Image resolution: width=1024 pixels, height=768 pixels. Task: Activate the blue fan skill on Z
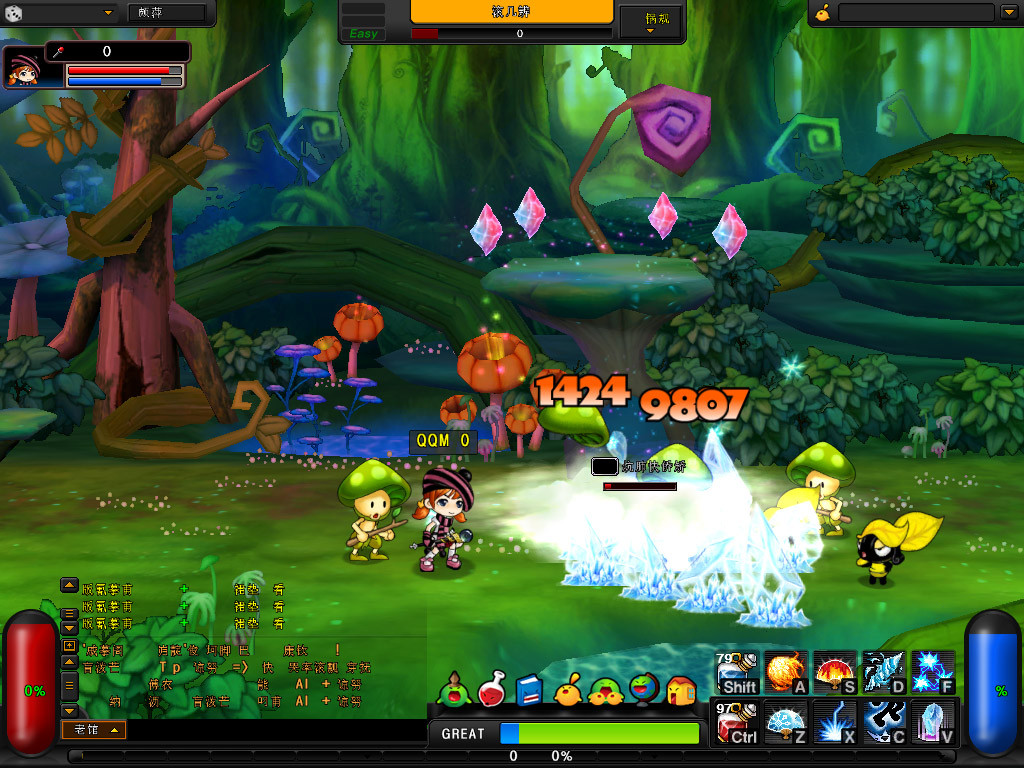(x=786, y=722)
